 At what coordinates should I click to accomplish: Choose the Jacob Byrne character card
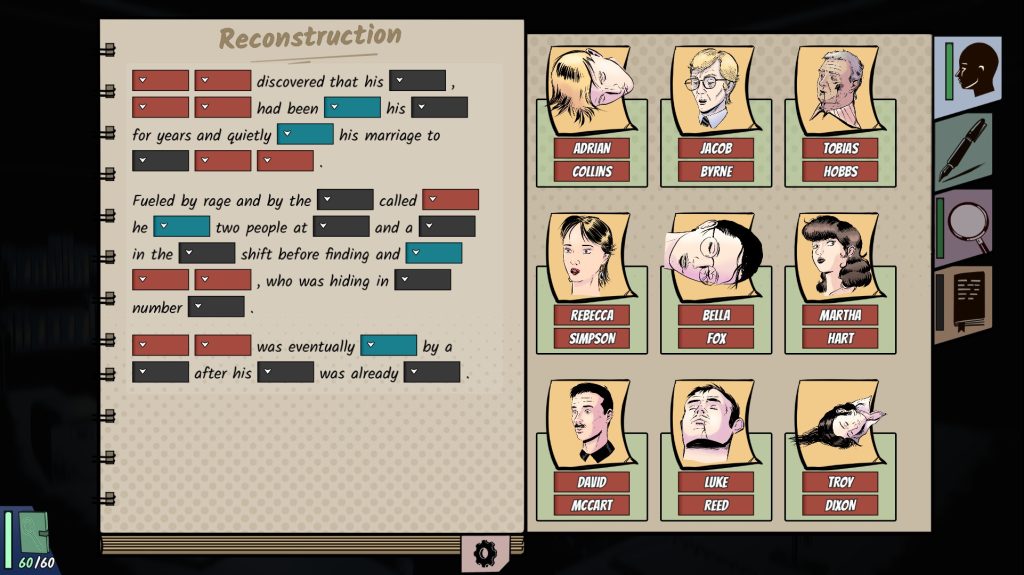716,115
